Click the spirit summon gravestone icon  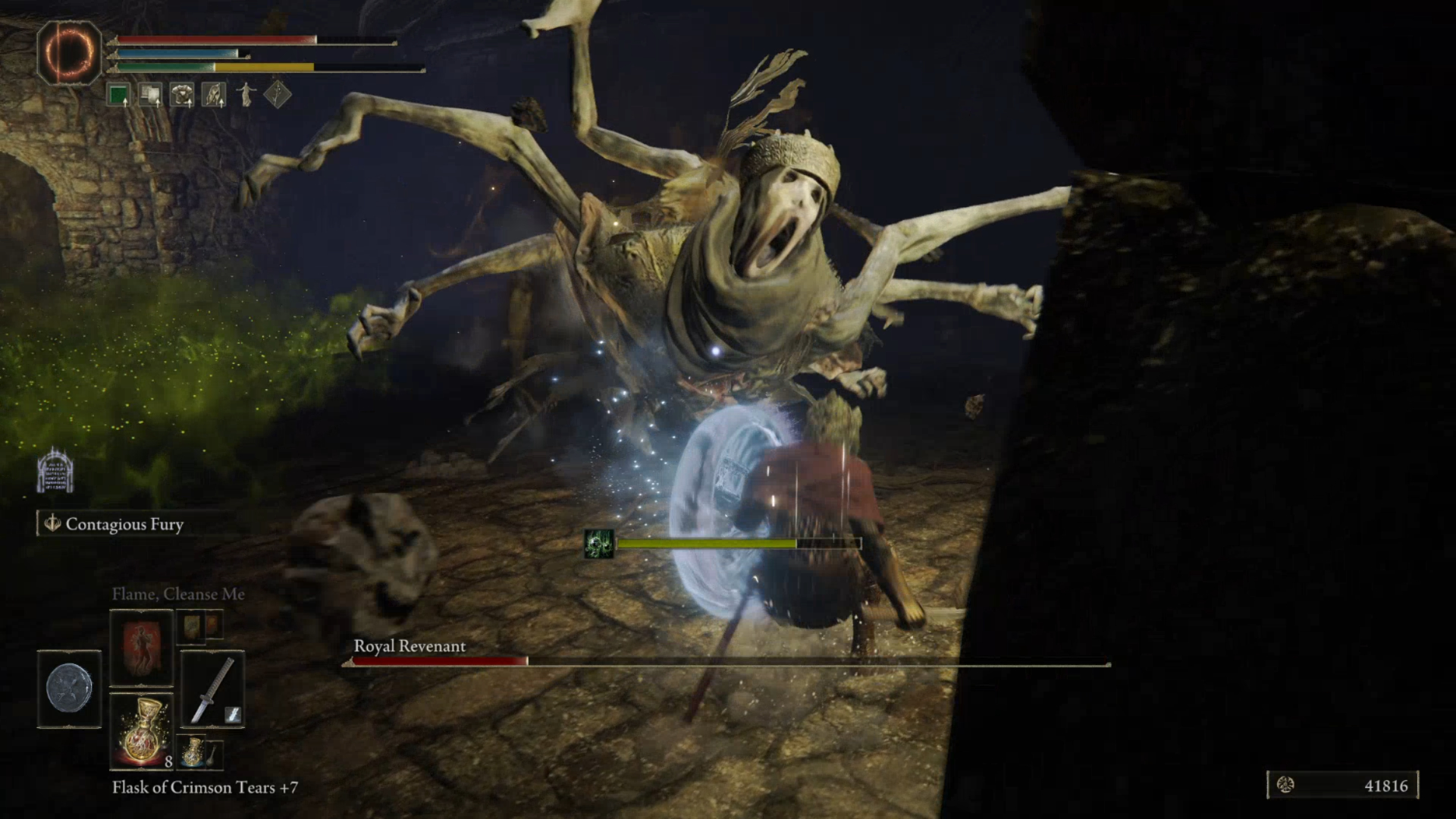(55, 471)
